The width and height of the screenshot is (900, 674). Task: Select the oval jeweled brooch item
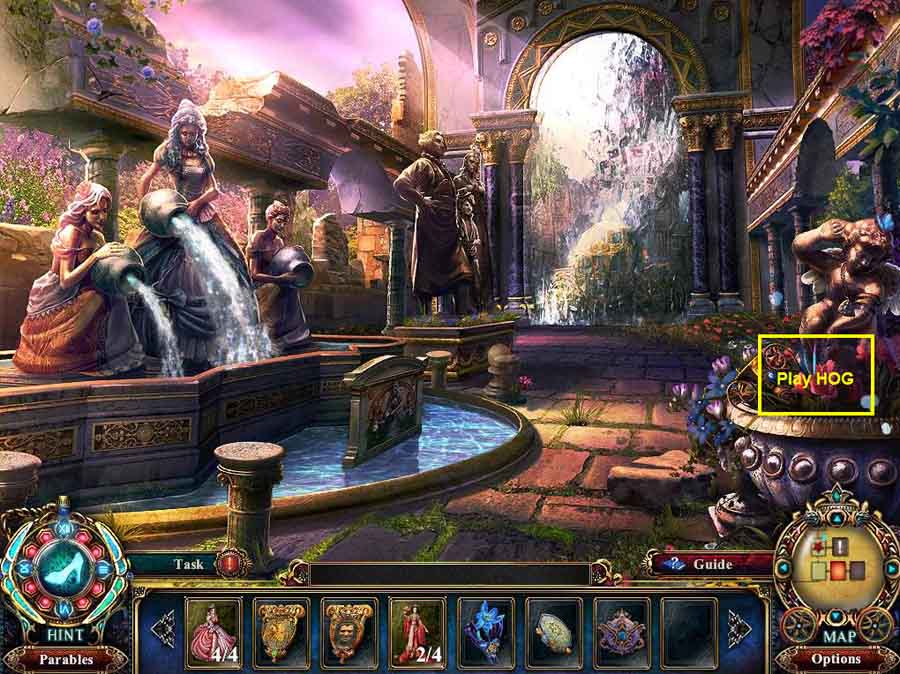point(554,632)
